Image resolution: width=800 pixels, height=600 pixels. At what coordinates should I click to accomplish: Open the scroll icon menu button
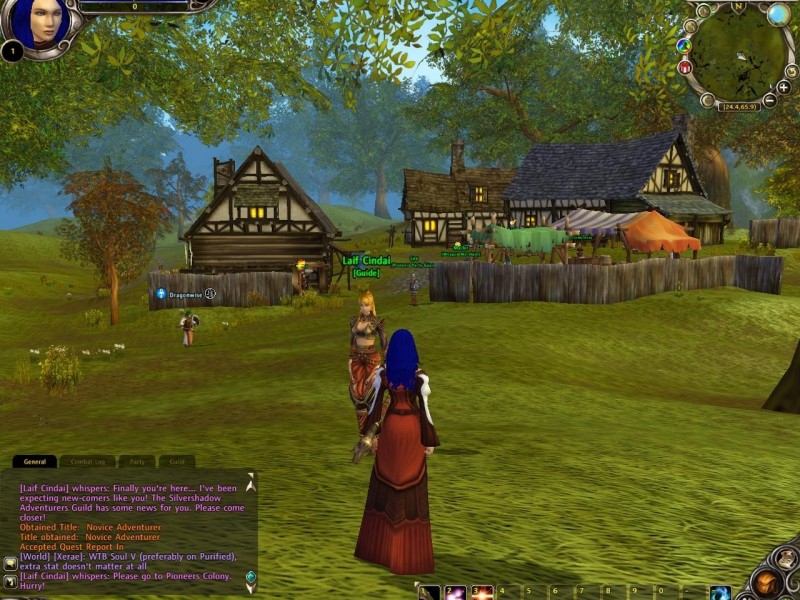pyautogui.click(x=786, y=559)
